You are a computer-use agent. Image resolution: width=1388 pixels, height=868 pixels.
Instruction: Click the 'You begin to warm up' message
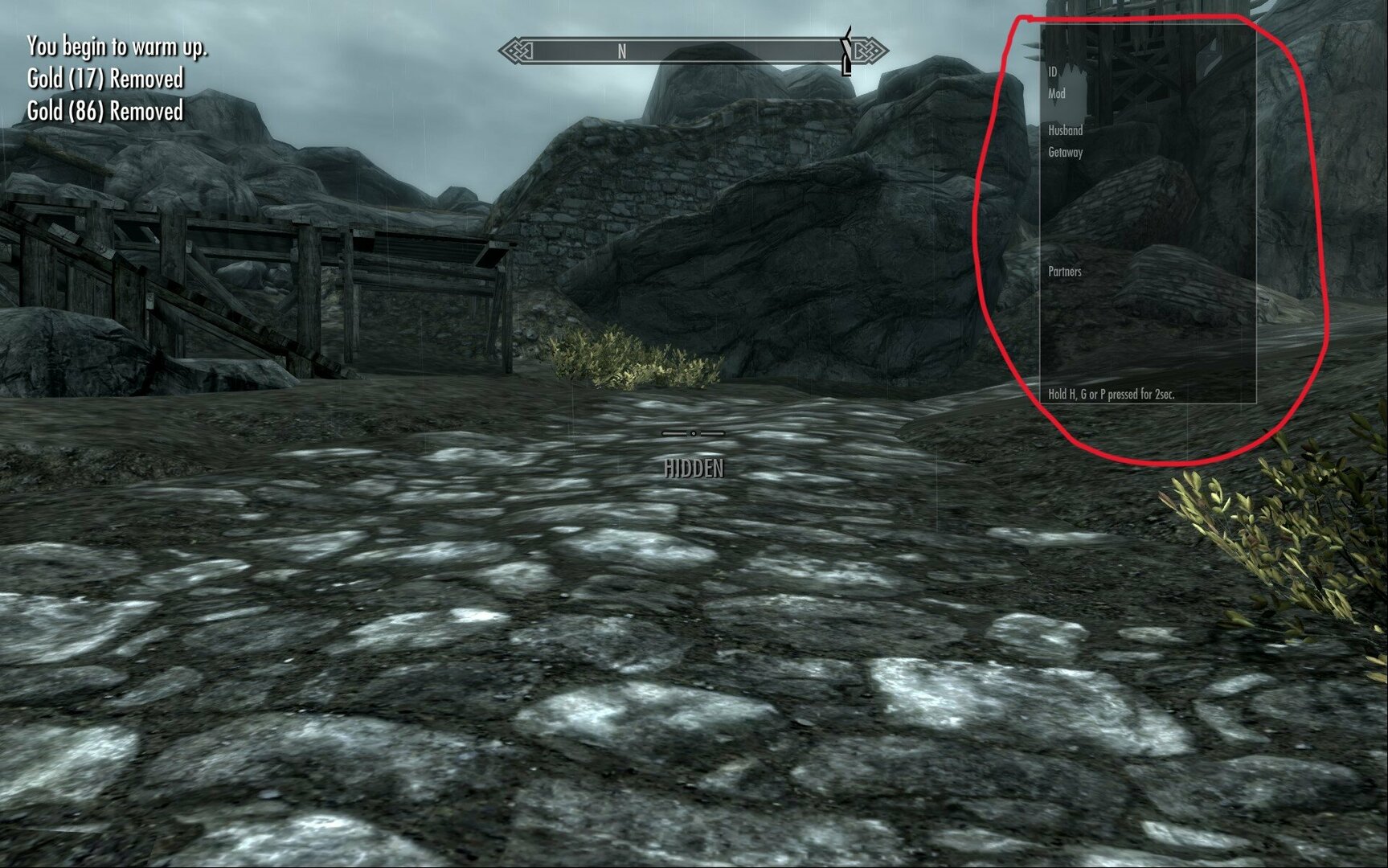pyautogui.click(x=117, y=48)
